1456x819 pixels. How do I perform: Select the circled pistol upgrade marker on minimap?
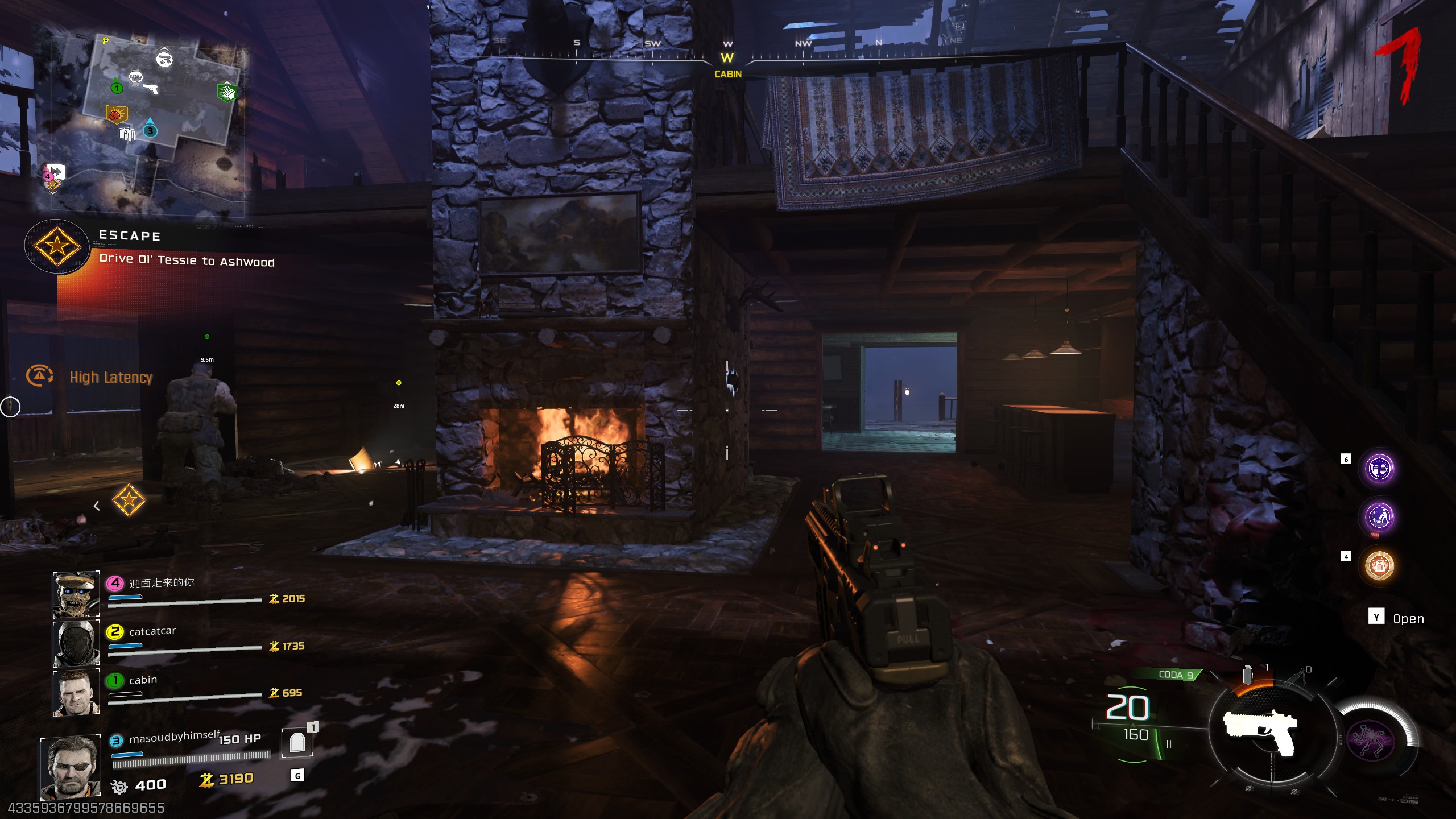164,59
